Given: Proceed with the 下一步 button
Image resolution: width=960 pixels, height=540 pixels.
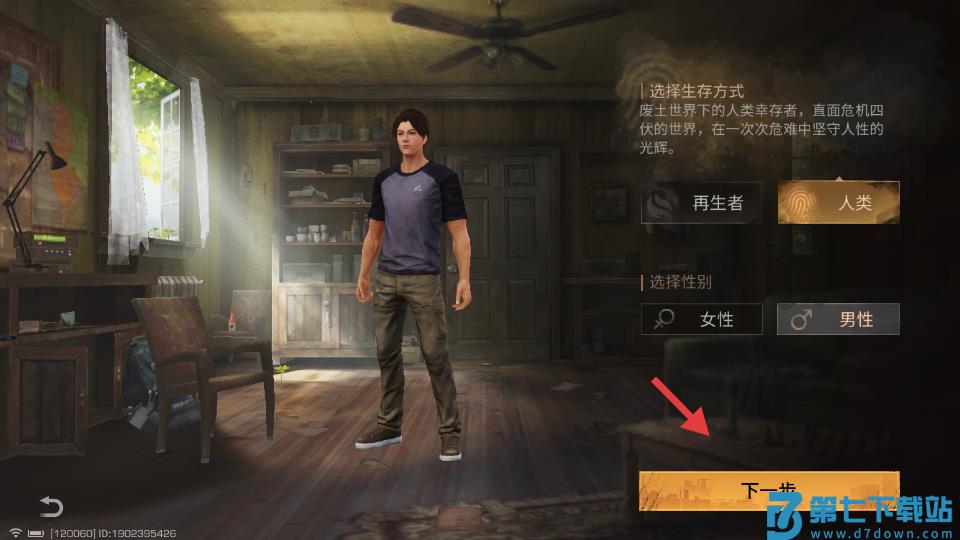Looking at the screenshot, I should pyautogui.click(x=768, y=490).
